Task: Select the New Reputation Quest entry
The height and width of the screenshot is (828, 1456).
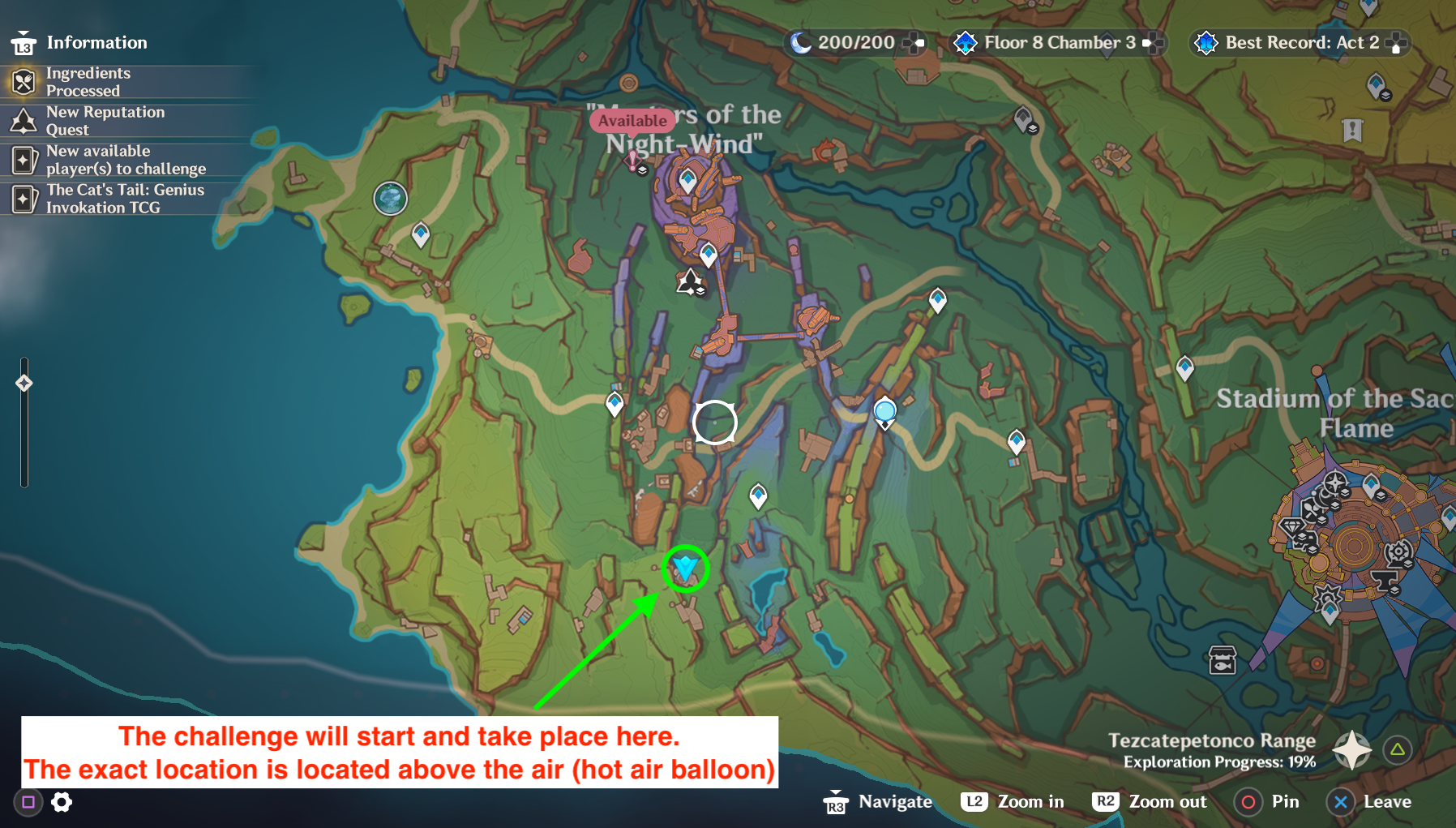Action: pos(105,121)
